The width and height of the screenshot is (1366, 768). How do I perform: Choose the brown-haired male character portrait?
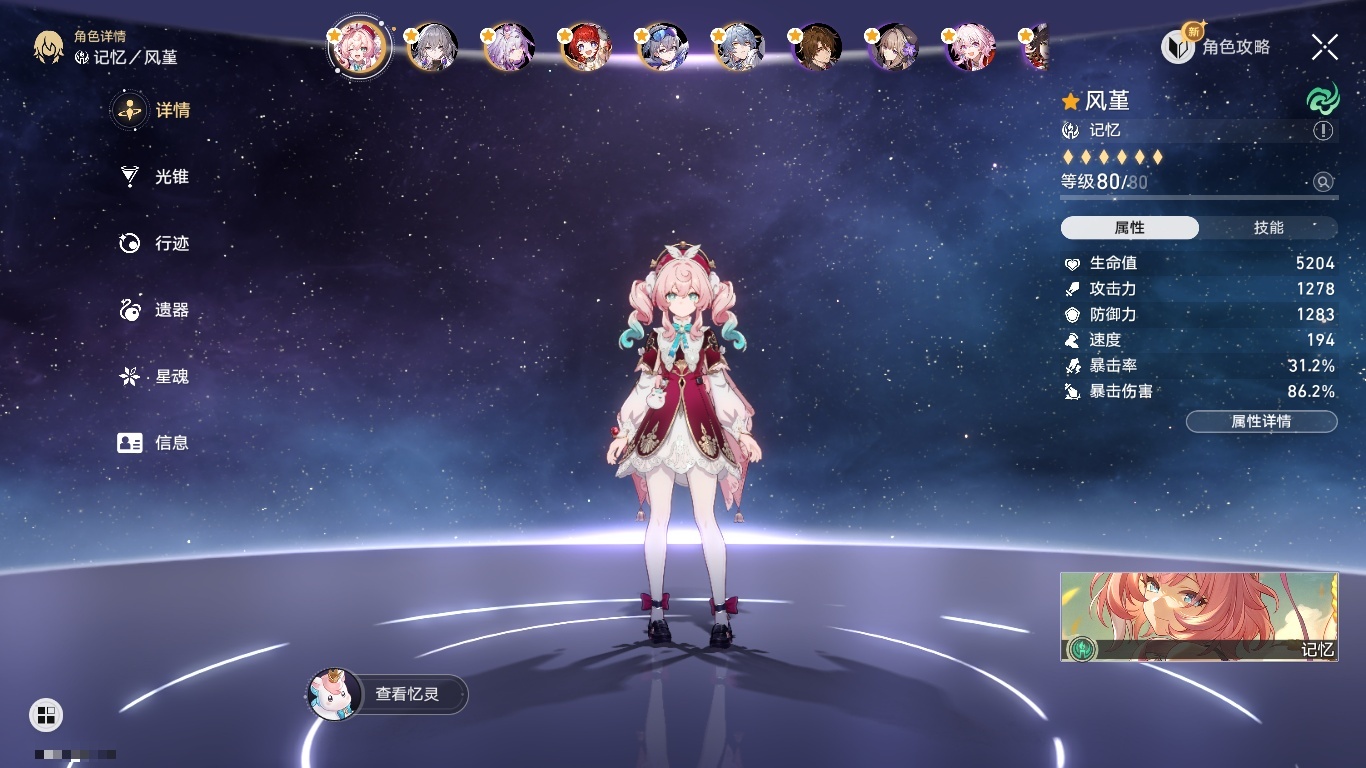817,47
